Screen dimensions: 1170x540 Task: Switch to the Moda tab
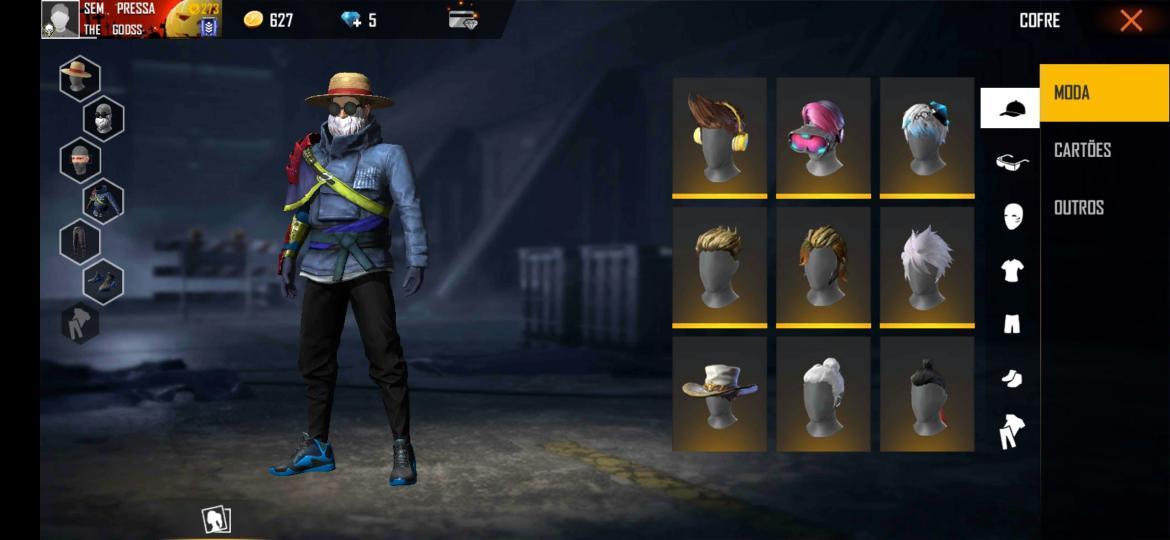click(x=1104, y=93)
